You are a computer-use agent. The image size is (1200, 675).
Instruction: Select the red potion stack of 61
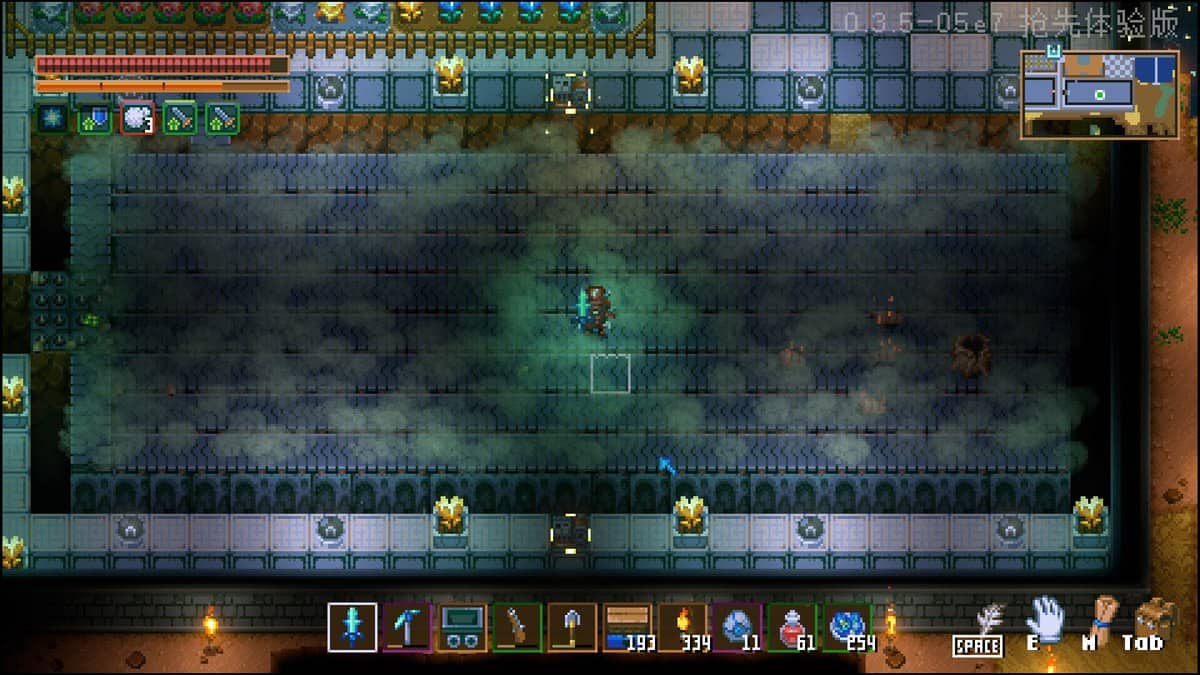[792, 627]
